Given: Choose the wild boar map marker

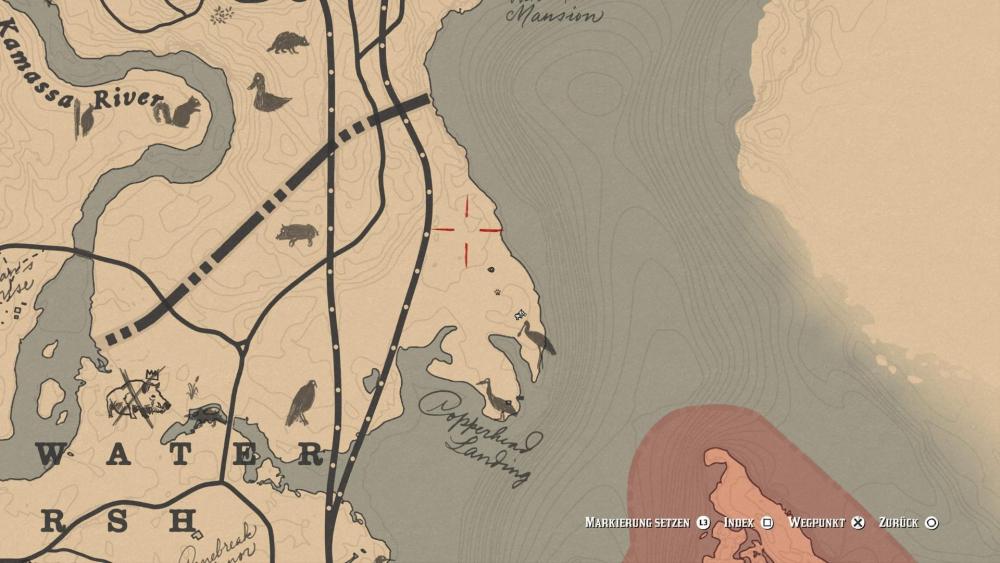Looking at the screenshot, I should pos(298,234).
